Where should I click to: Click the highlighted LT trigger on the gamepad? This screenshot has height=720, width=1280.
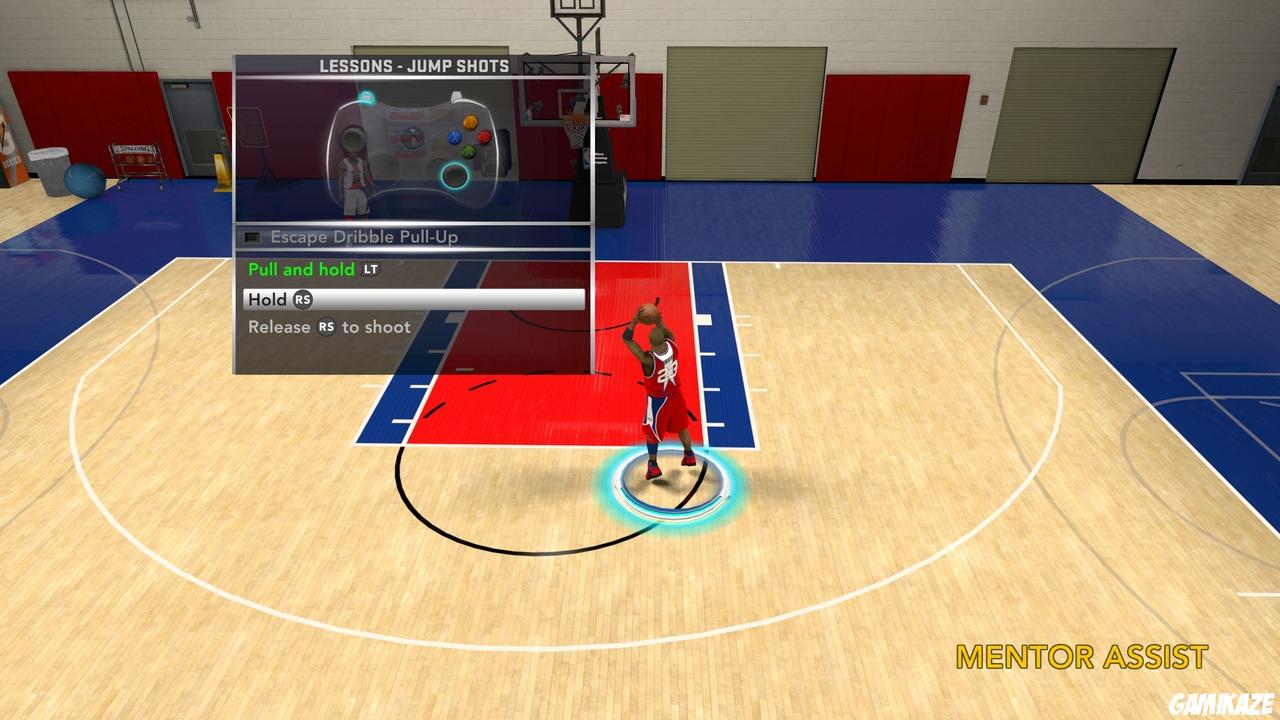point(367,96)
